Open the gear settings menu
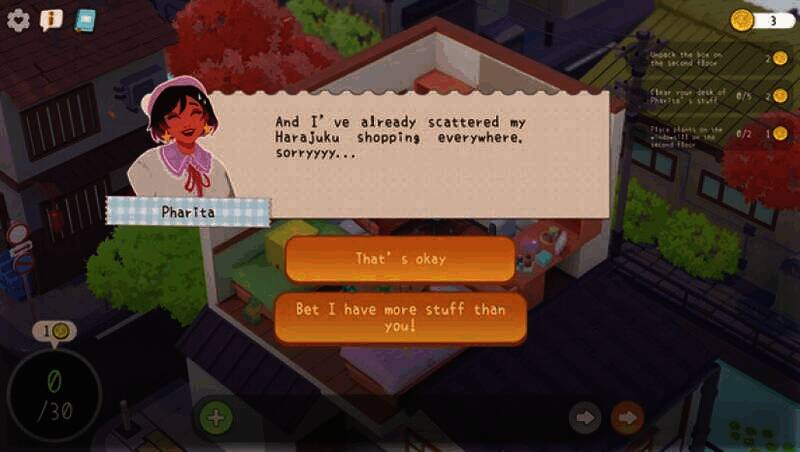 (x=18, y=21)
